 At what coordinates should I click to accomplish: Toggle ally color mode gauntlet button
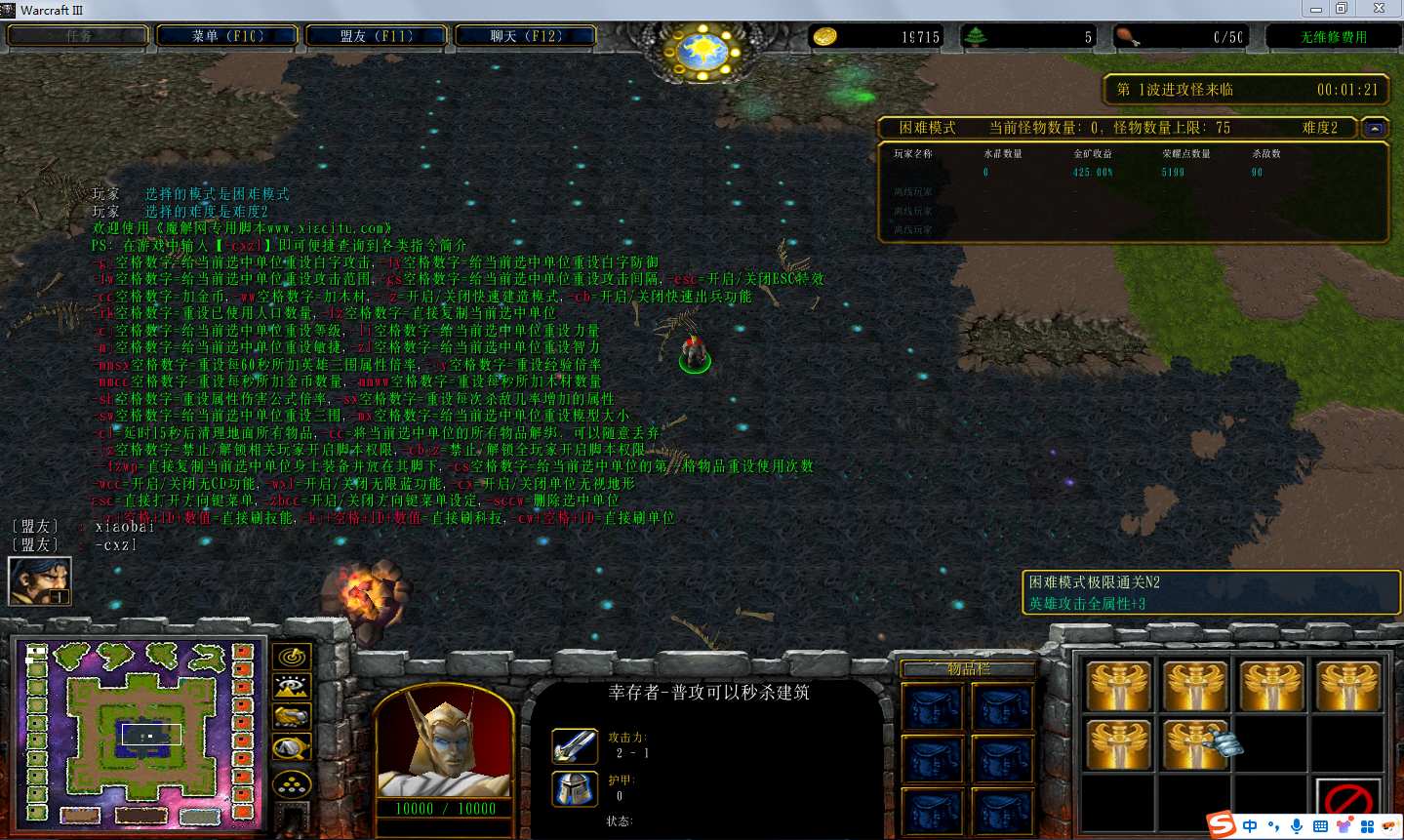(x=292, y=718)
